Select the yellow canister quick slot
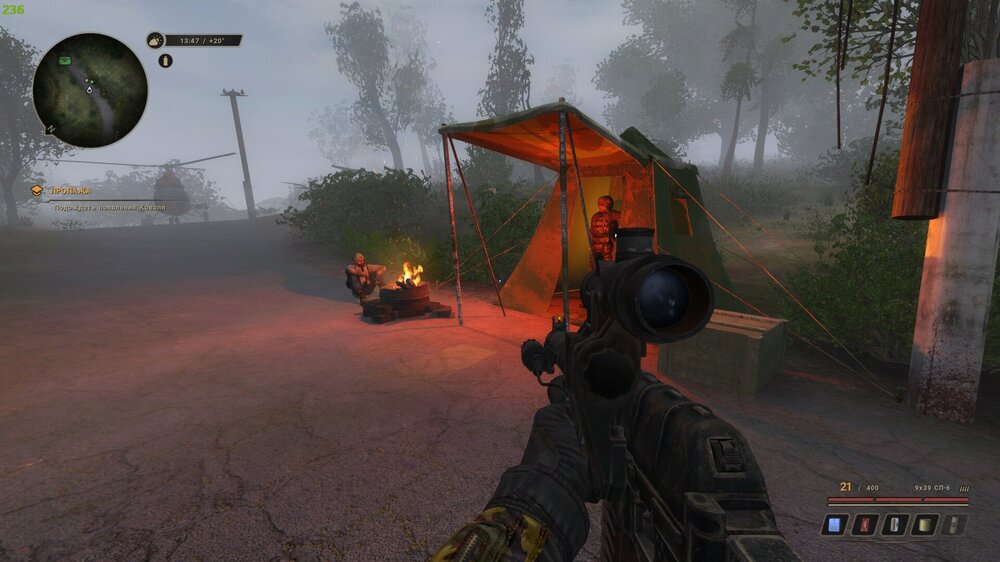Viewport: 1000px width, 562px height. tap(925, 524)
